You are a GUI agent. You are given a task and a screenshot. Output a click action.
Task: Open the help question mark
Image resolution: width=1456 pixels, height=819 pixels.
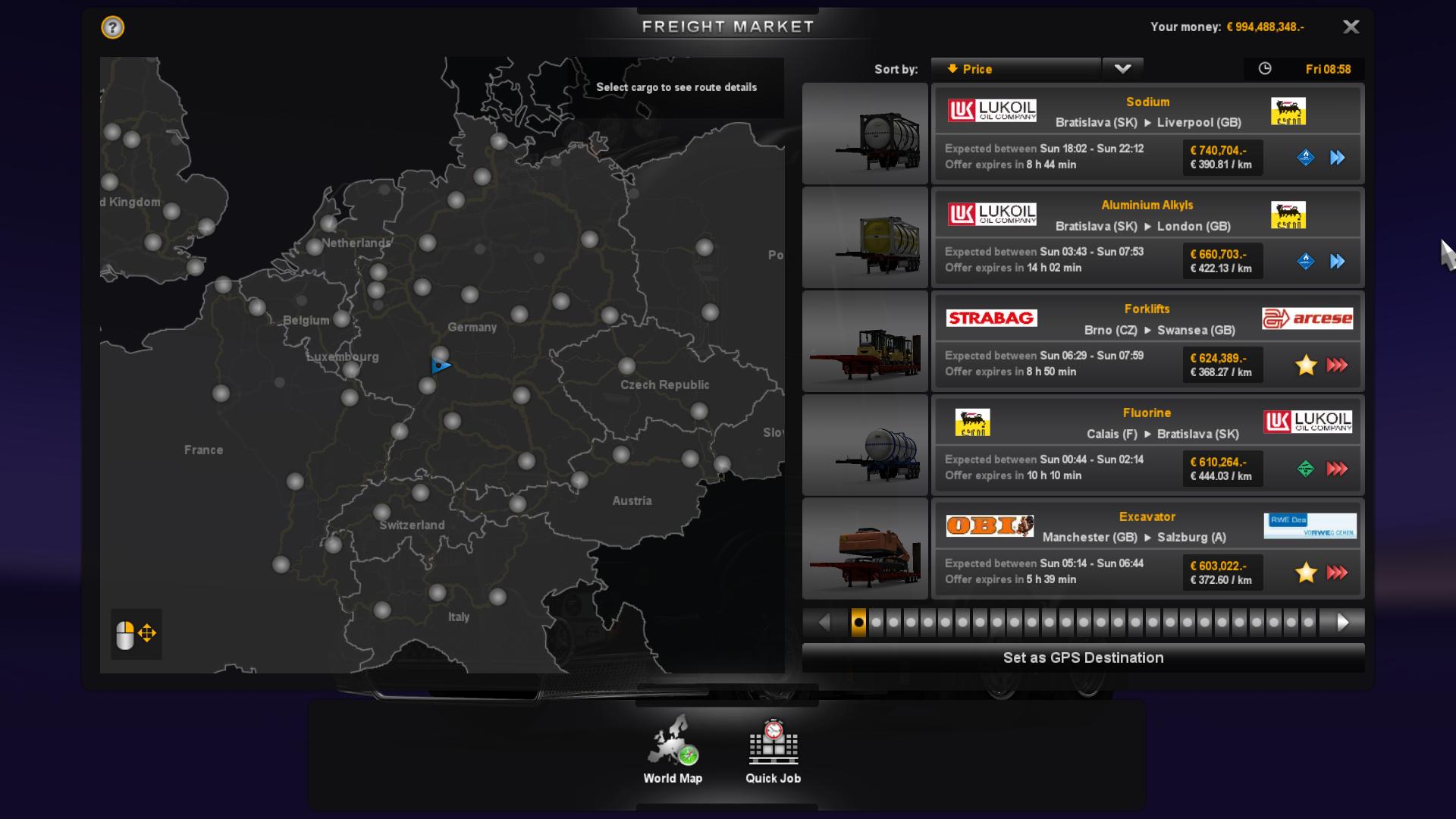112,28
